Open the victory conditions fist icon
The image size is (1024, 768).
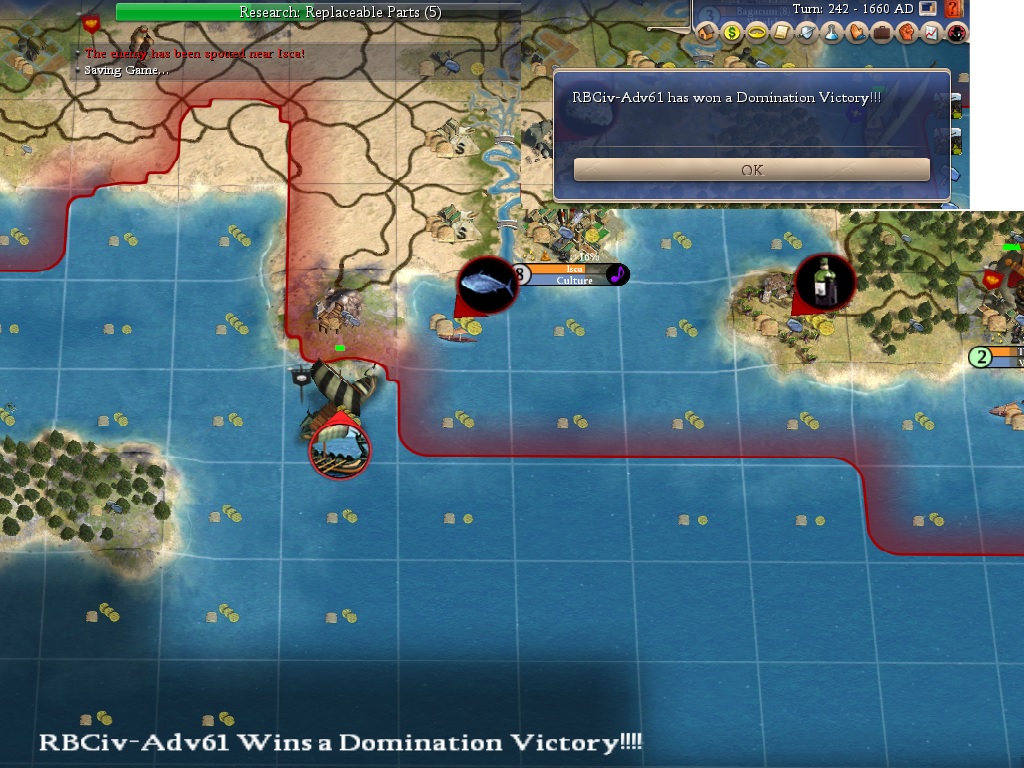coord(907,33)
